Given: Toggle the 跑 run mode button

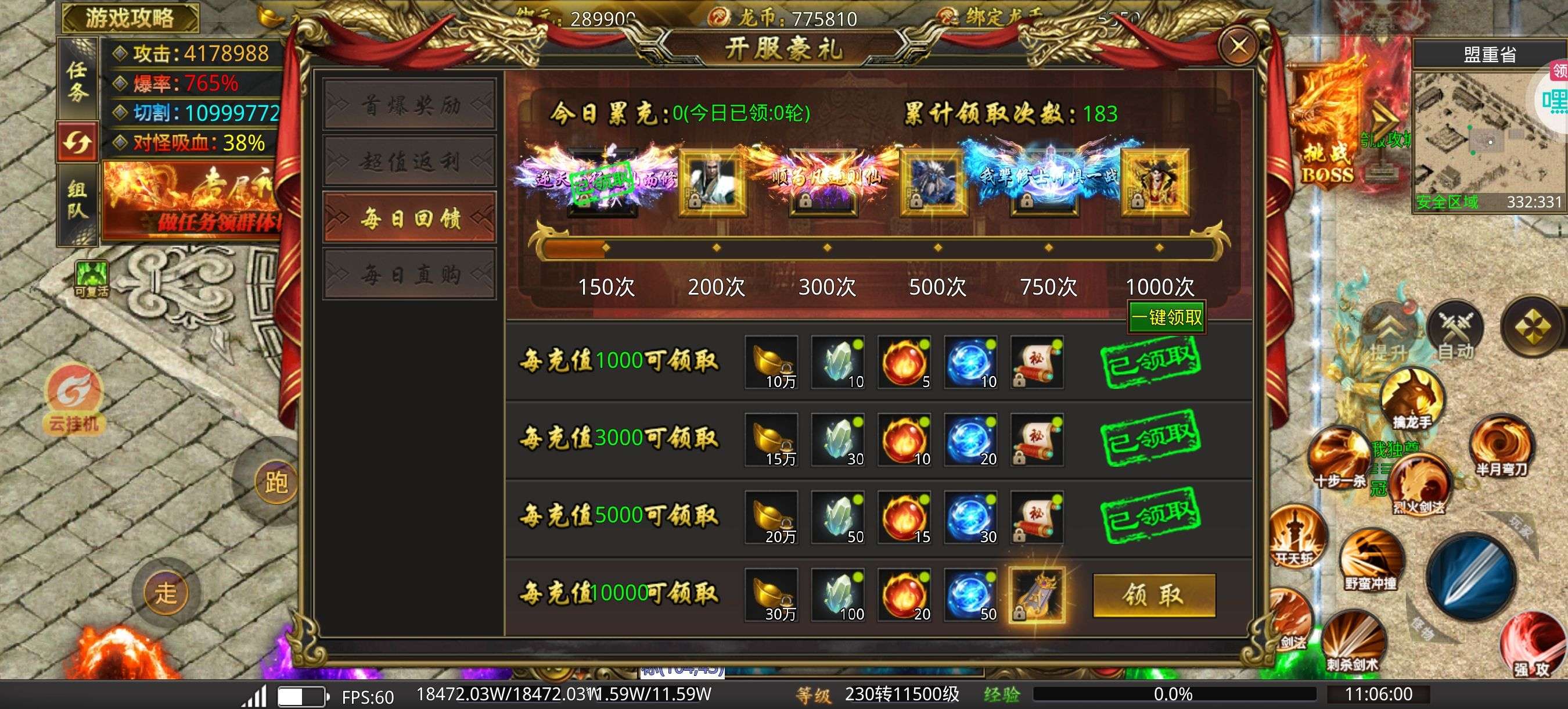Looking at the screenshot, I should (x=276, y=482).
